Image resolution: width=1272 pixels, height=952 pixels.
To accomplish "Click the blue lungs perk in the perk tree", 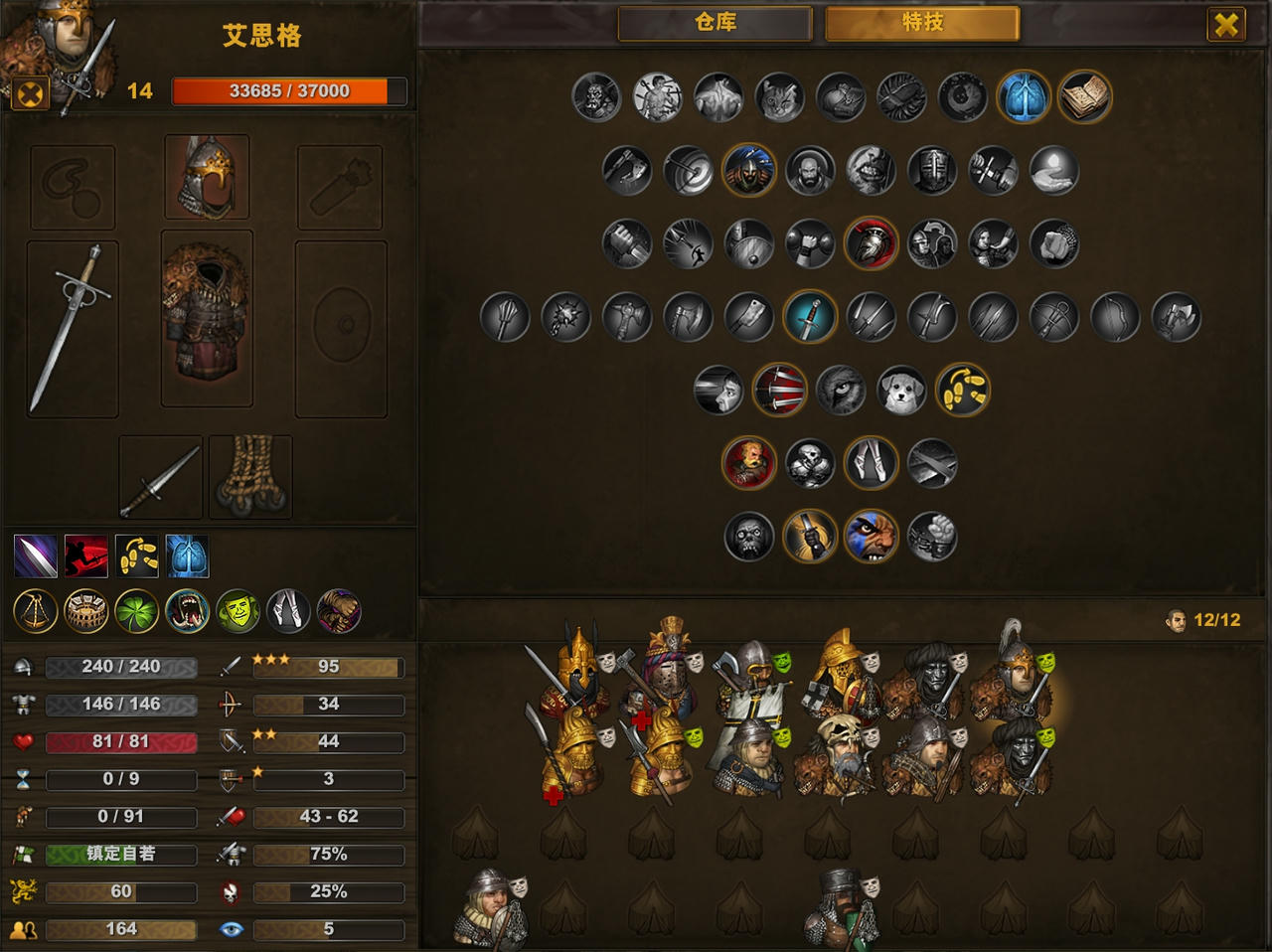I will [1023, 97].
